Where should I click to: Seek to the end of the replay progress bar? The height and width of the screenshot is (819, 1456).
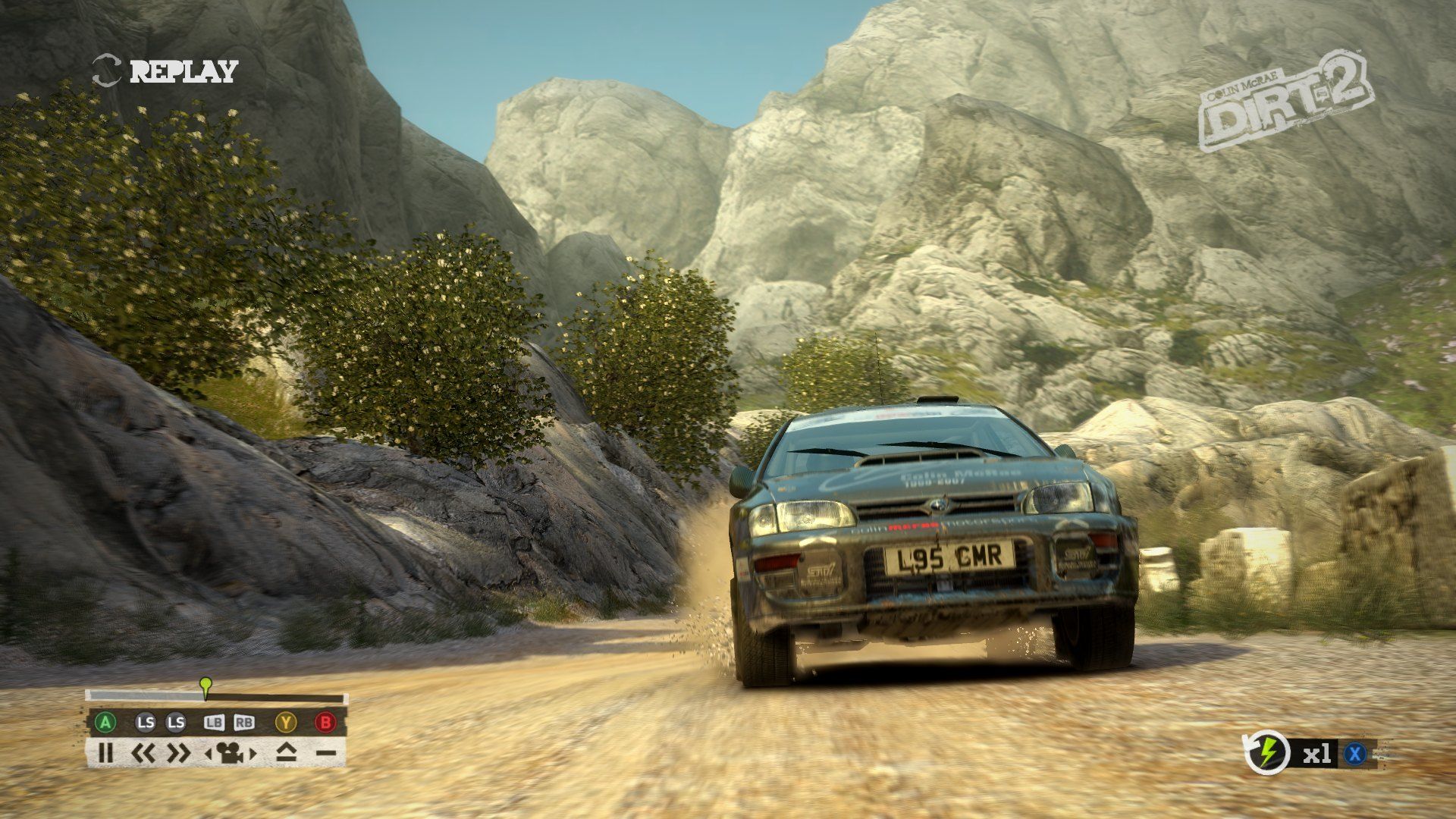tap(343, 698)
